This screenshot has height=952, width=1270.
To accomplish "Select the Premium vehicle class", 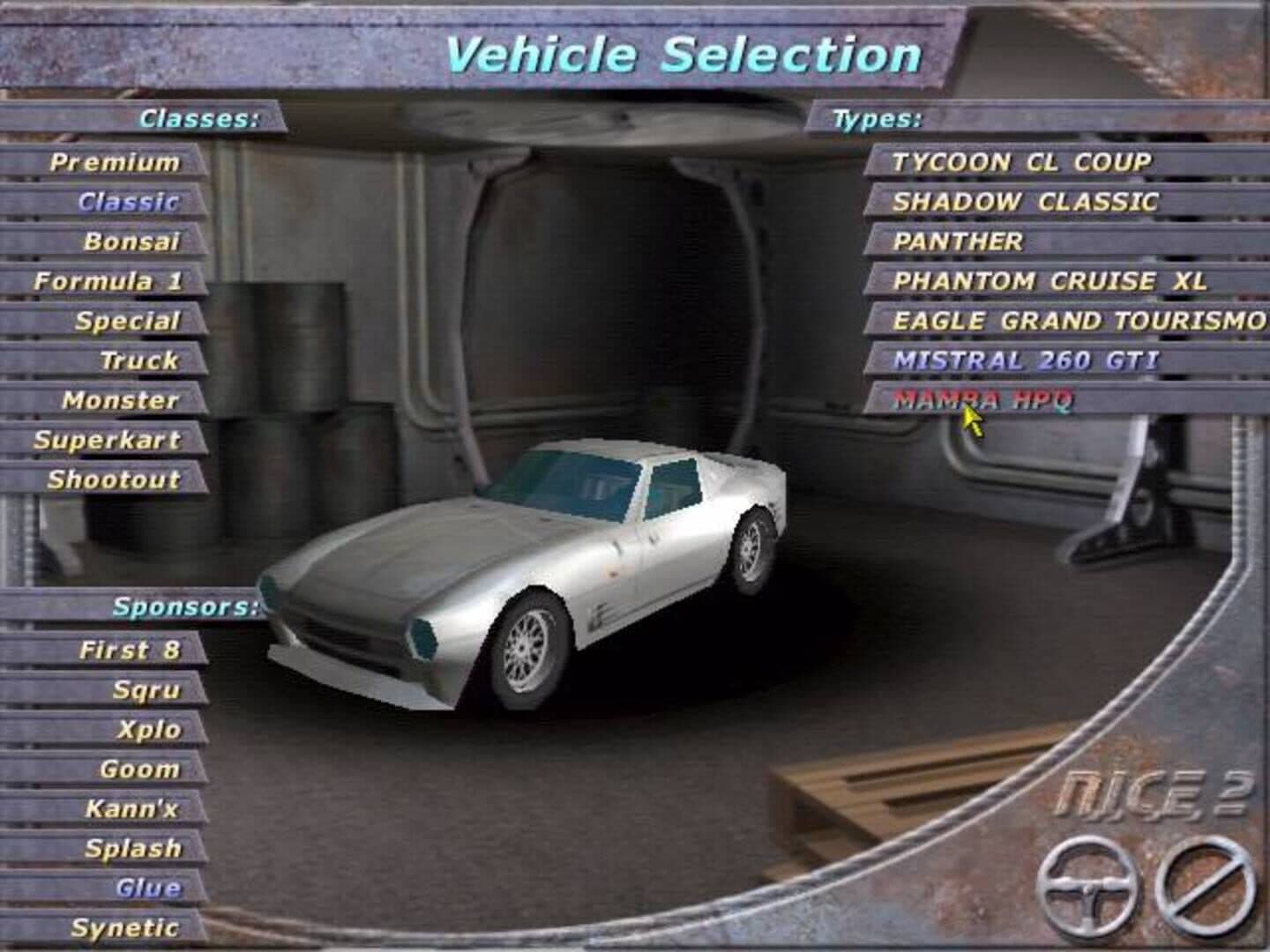I will [115, 162].
